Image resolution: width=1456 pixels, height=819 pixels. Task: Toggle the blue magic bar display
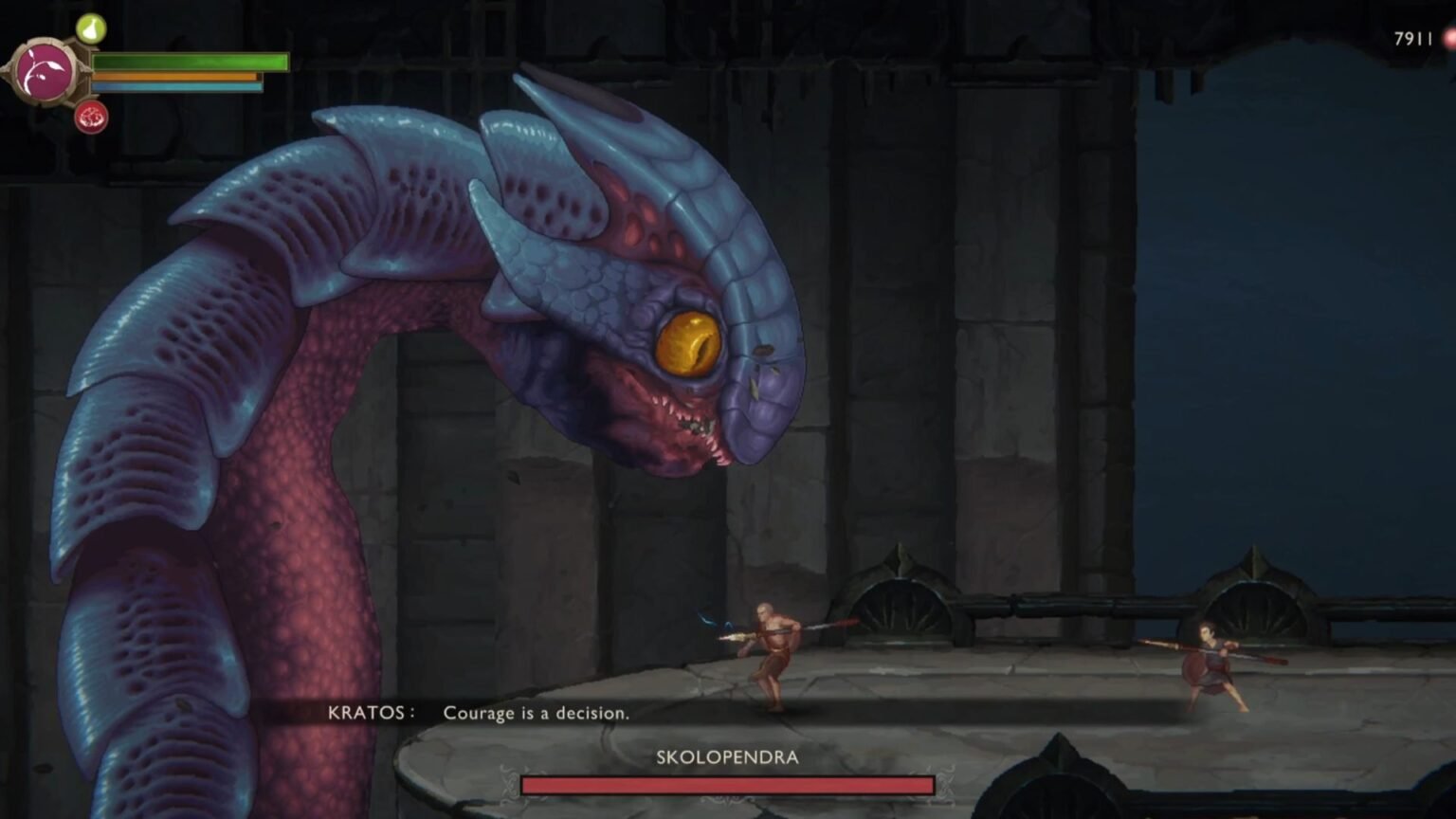(175, 86)
